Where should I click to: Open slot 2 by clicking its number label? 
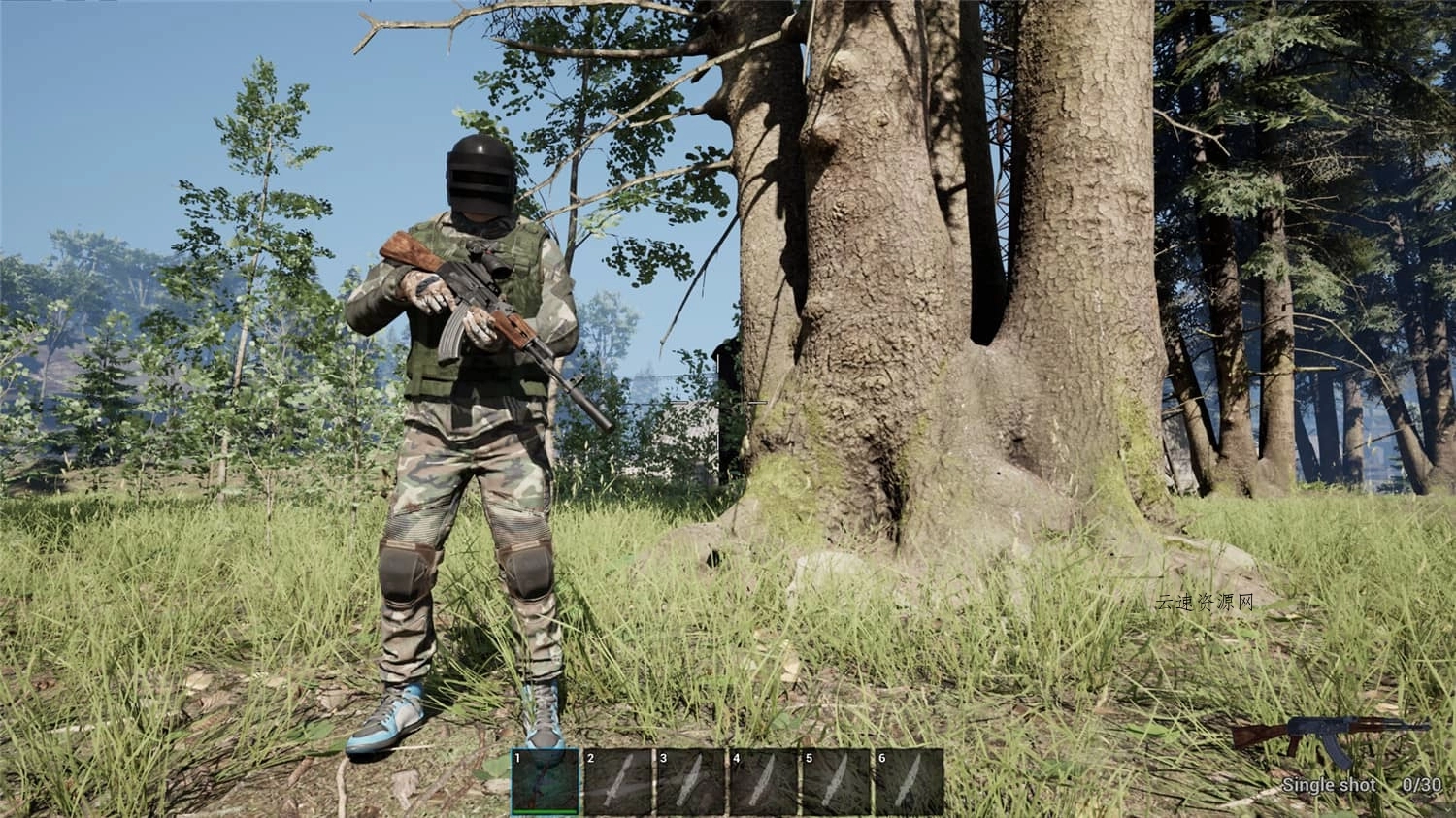click(x=592, y=756)
